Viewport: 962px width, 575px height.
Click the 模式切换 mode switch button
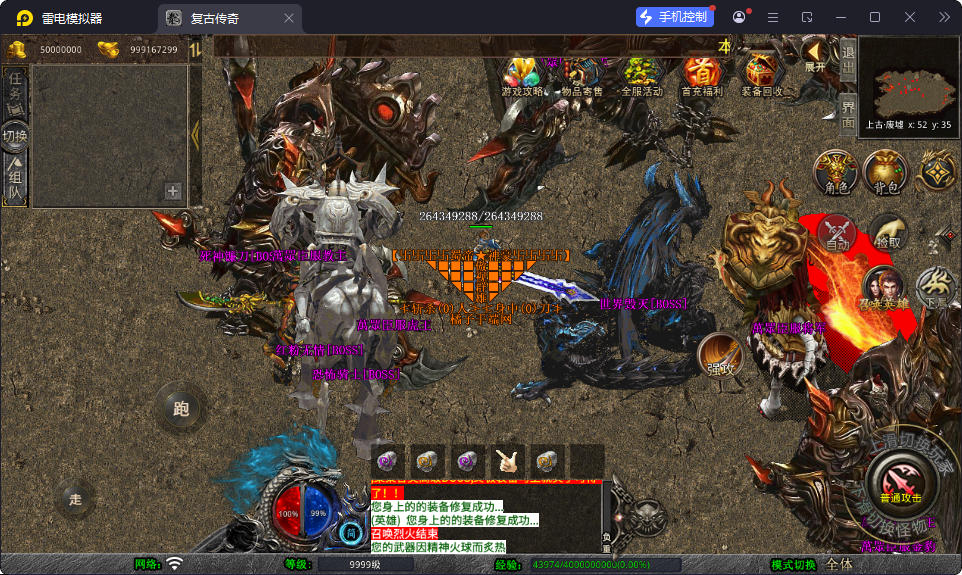tap(794, 565)
